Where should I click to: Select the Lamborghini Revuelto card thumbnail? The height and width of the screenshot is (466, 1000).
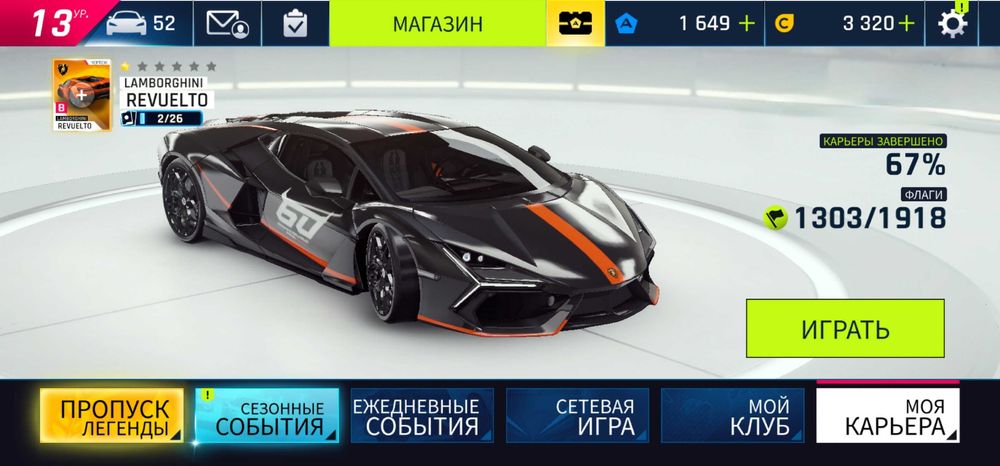(x=82, y=96)
